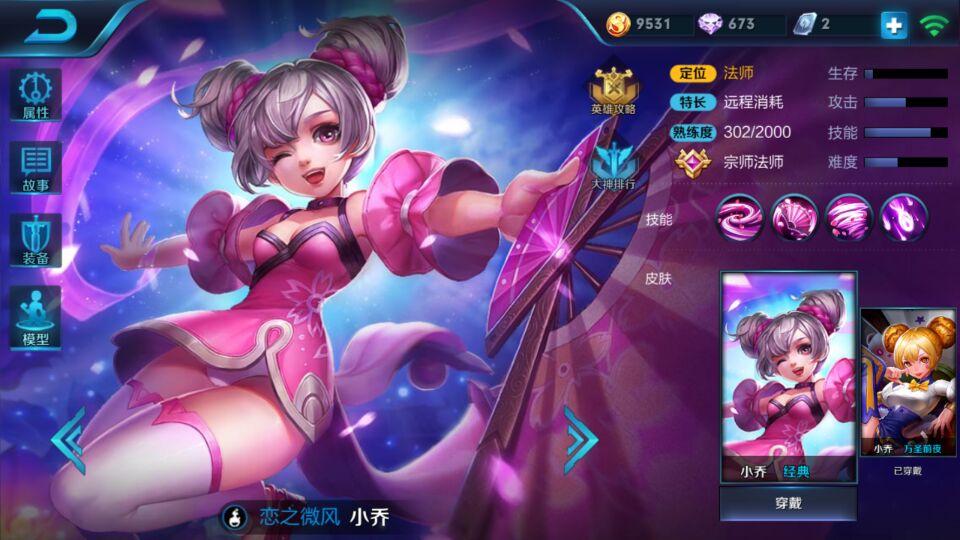Click the 穿戴 equip button
Image resolution: width=960 pixels, height=540 pixels.
(x=788, y=503)
